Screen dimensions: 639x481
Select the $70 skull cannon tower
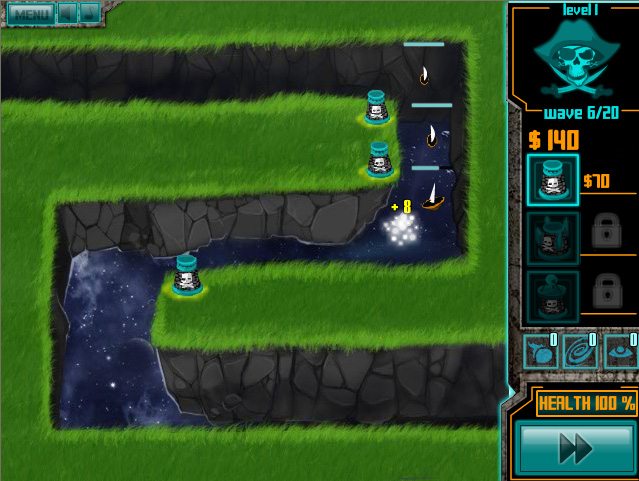[x=552, y=180]
